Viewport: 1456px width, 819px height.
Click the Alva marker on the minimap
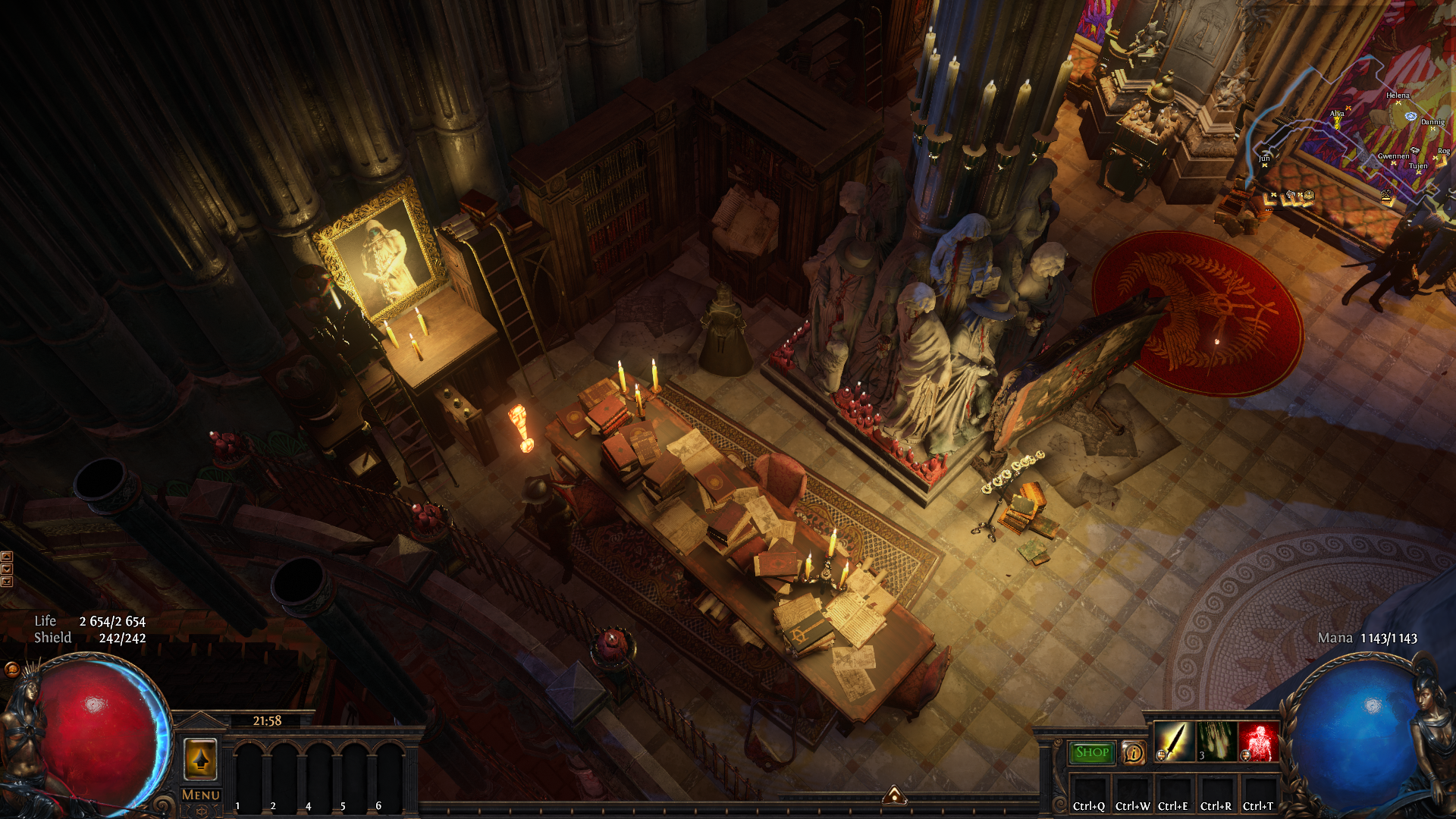pyautogui.click(x=1337, y=121)
